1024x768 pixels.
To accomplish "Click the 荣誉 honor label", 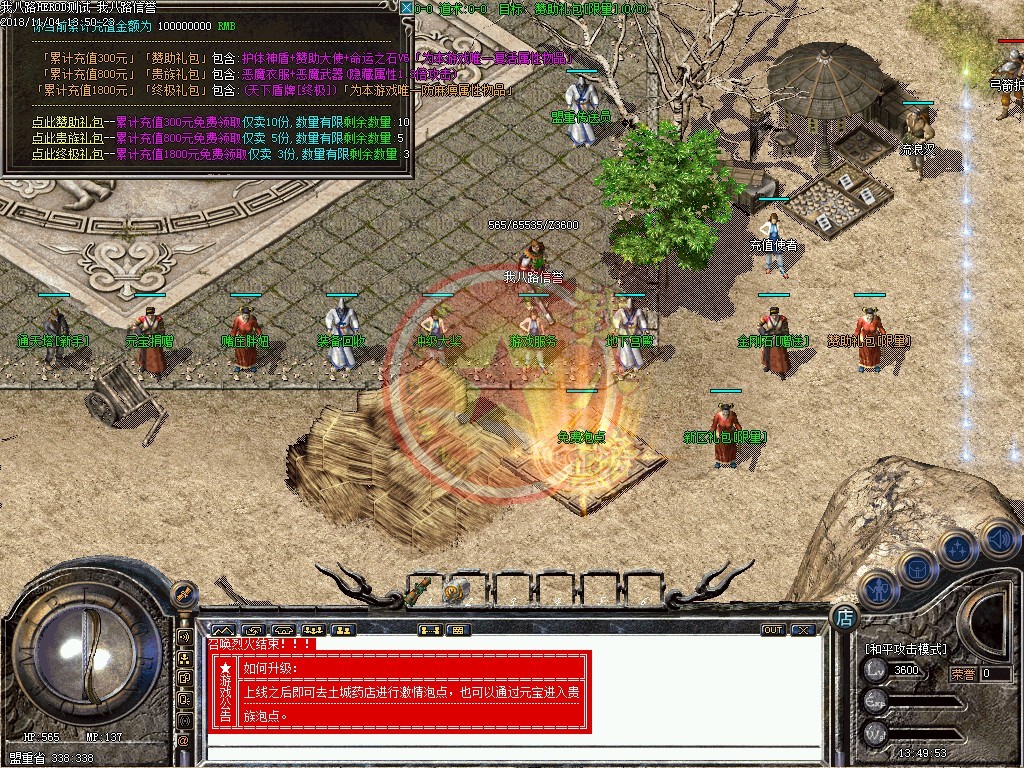I will [x=962, y=674].
